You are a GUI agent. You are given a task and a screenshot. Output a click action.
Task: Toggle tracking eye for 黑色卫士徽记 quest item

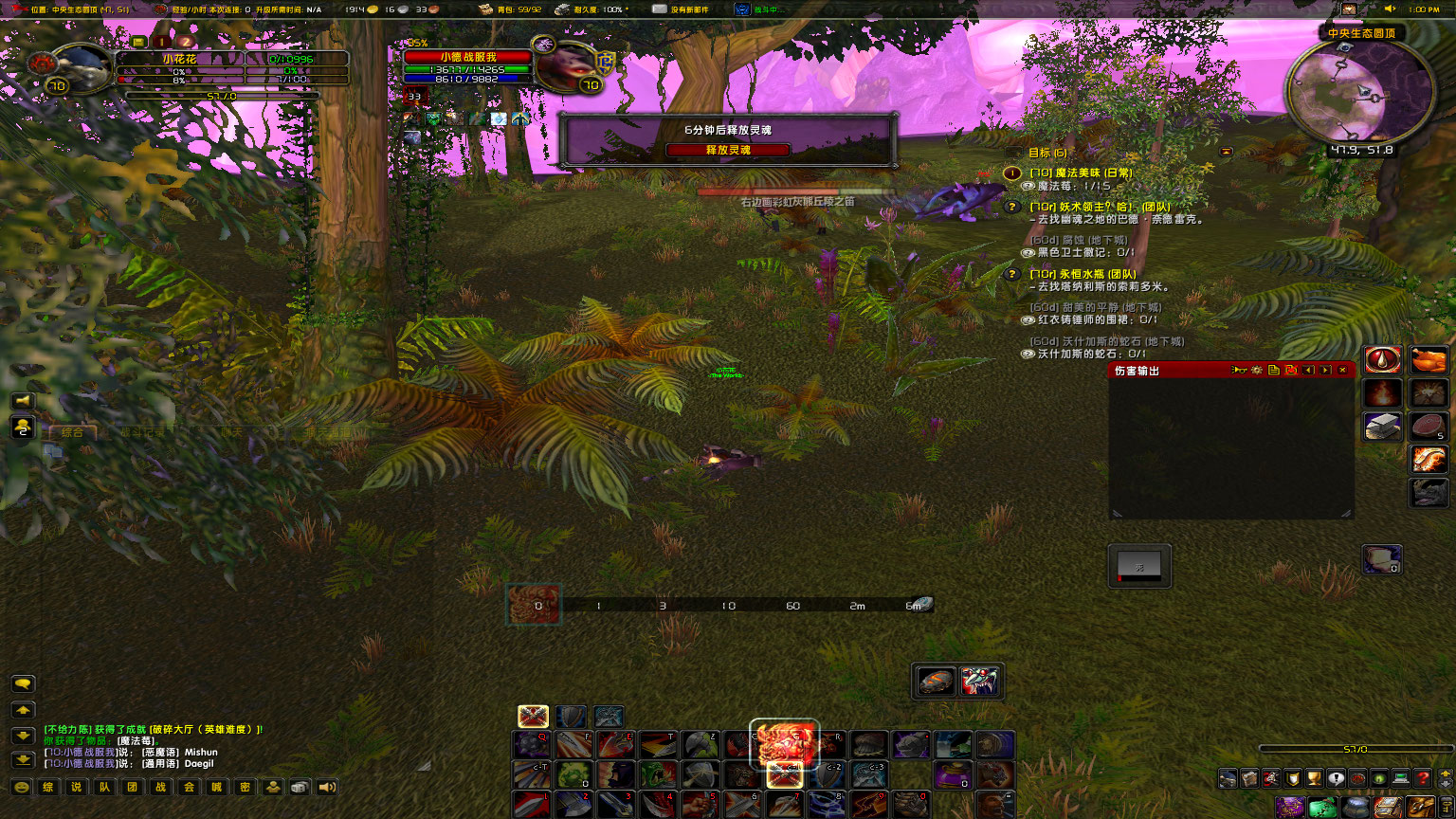(x=1028, y=252)
